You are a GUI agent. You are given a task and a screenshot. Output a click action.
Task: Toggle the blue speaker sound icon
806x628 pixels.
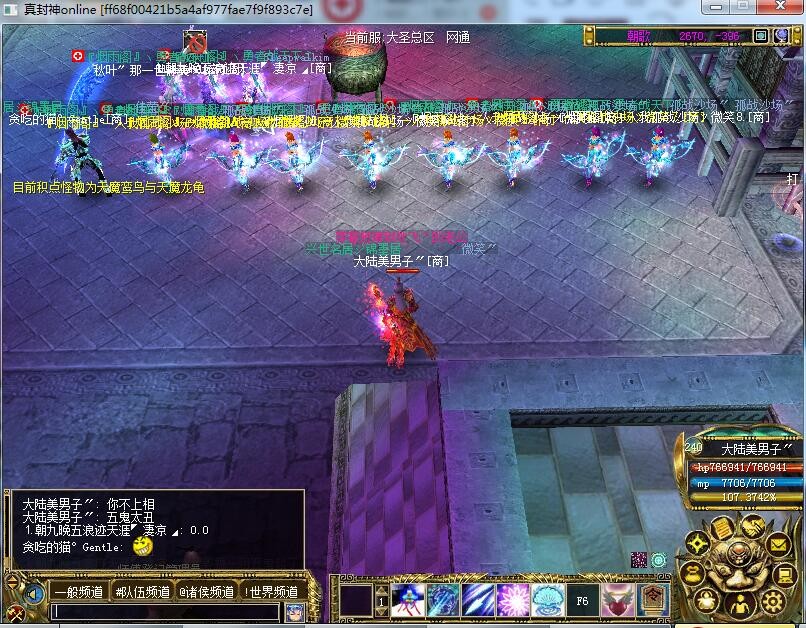click(x=35, y=593)
